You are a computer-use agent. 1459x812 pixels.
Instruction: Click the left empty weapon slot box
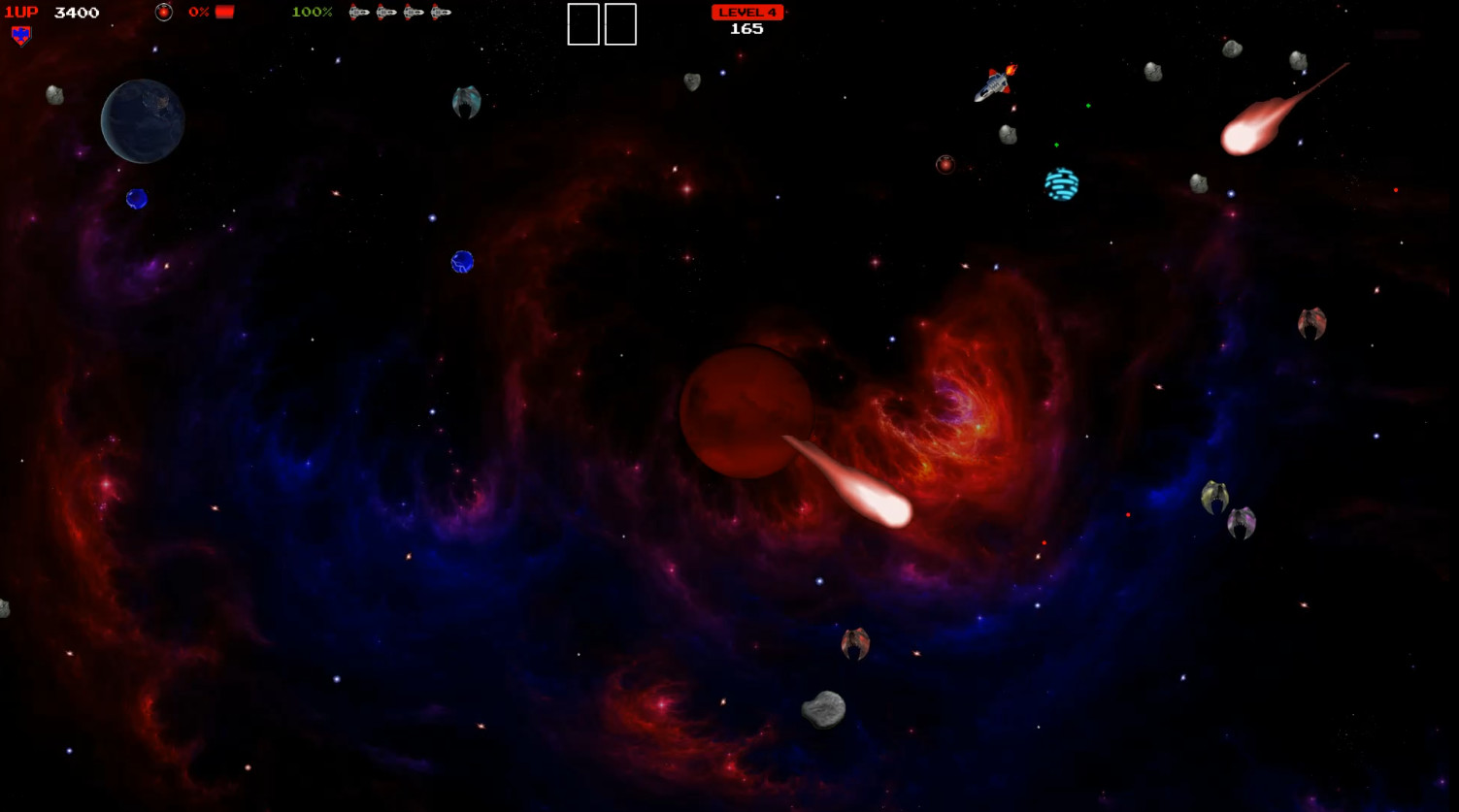[582, 24]
